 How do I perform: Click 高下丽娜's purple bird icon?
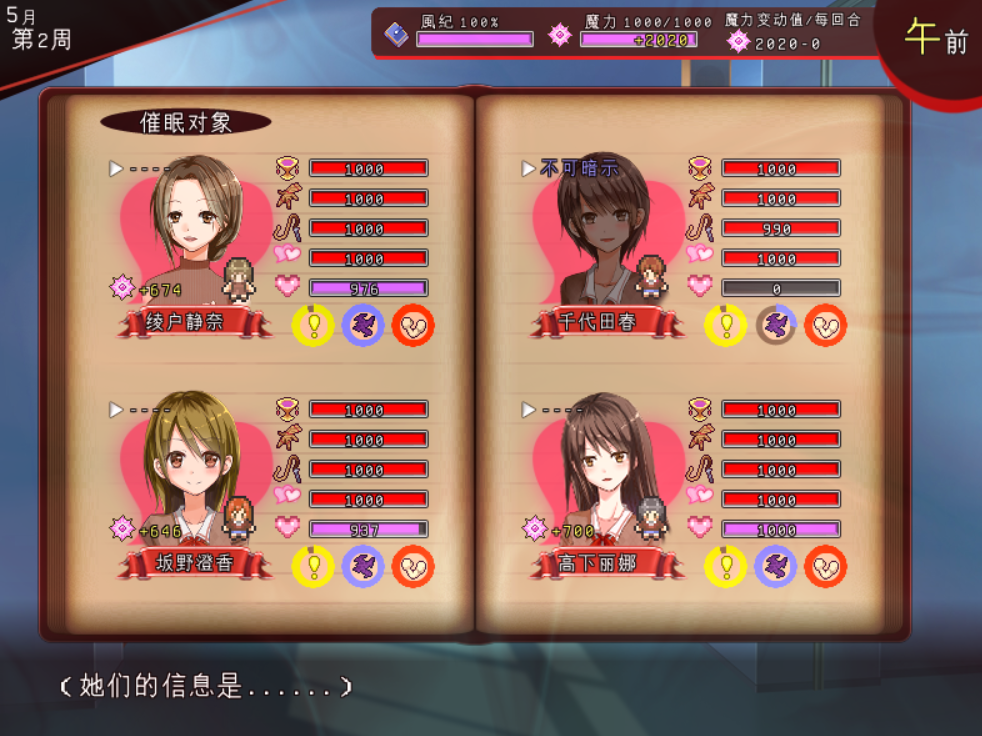[x=776, y=567]
